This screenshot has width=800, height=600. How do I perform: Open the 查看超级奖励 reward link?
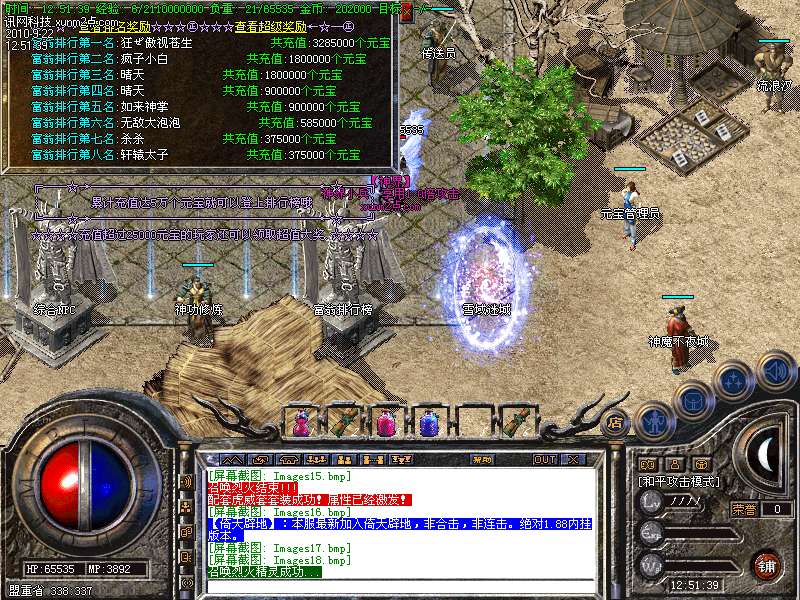[x=273, y=27]
